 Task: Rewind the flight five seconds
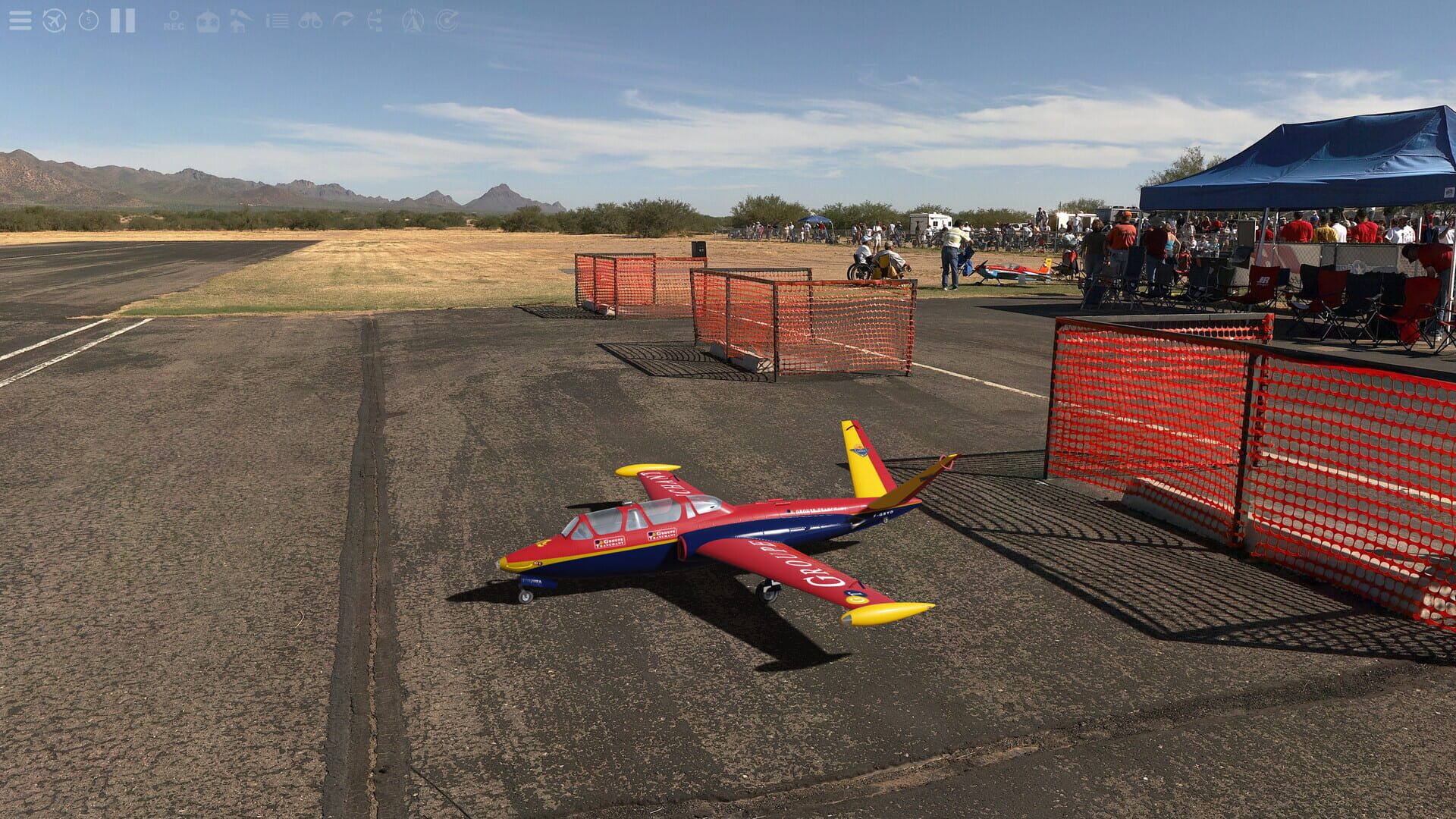point(87,19)
